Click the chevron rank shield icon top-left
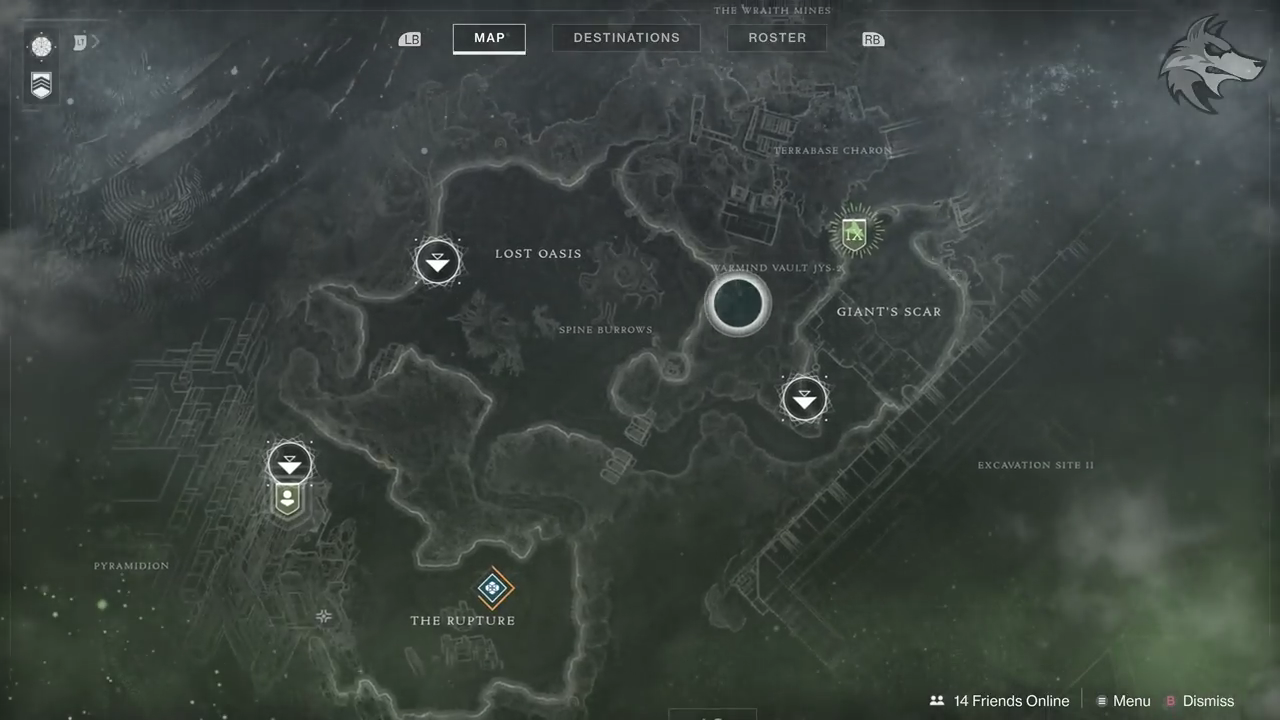Screen dimensions: 1280x720 (41, 86)
